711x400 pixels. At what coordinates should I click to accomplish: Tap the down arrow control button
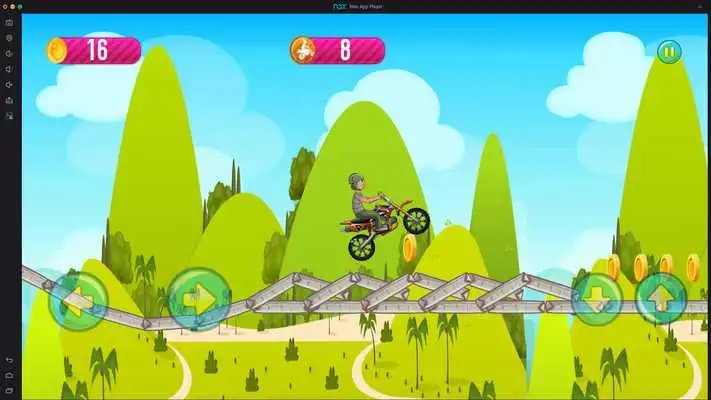point(597,297)
